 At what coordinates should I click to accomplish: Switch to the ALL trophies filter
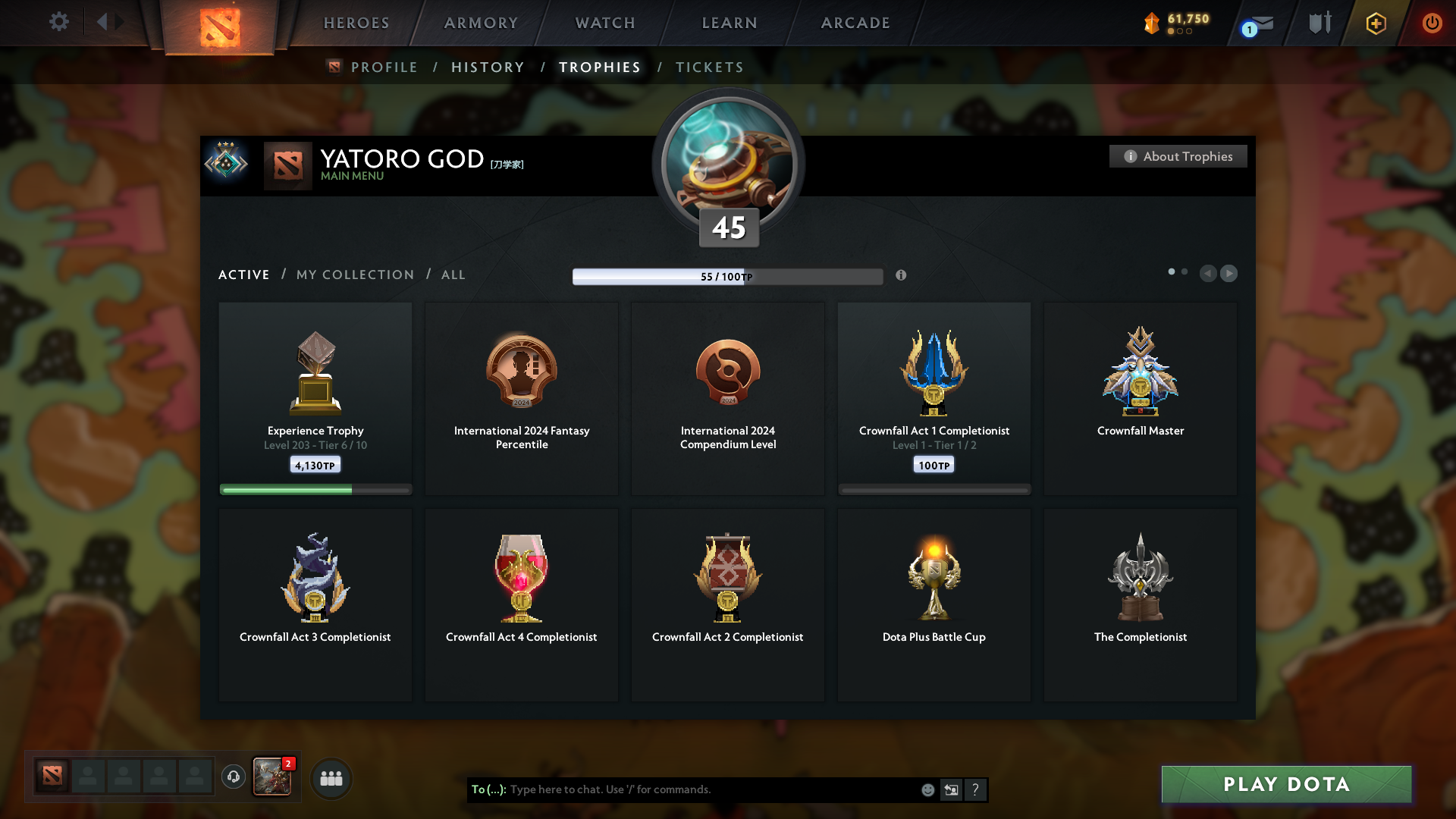453,275
